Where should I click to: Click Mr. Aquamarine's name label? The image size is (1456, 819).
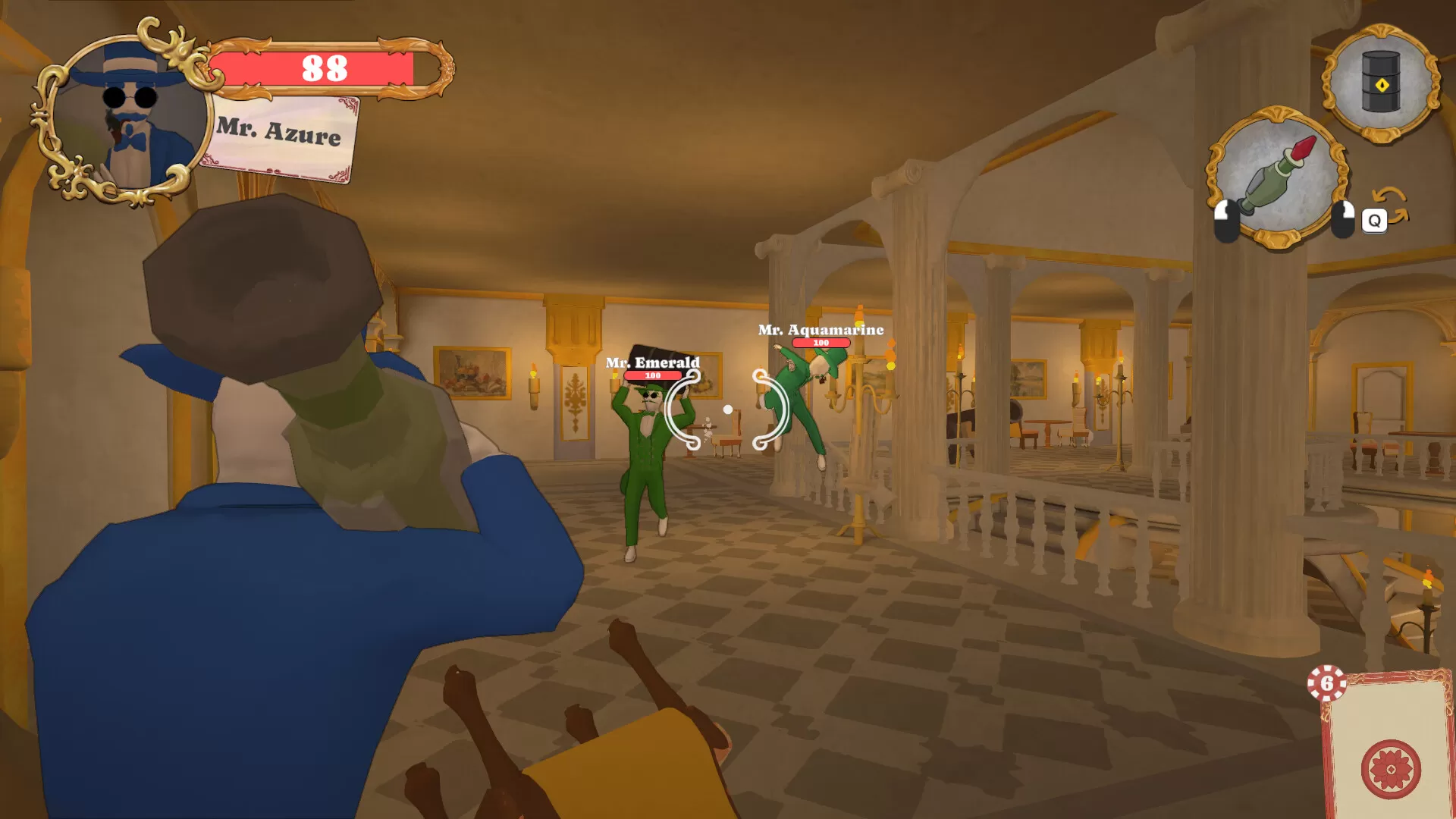821,330
